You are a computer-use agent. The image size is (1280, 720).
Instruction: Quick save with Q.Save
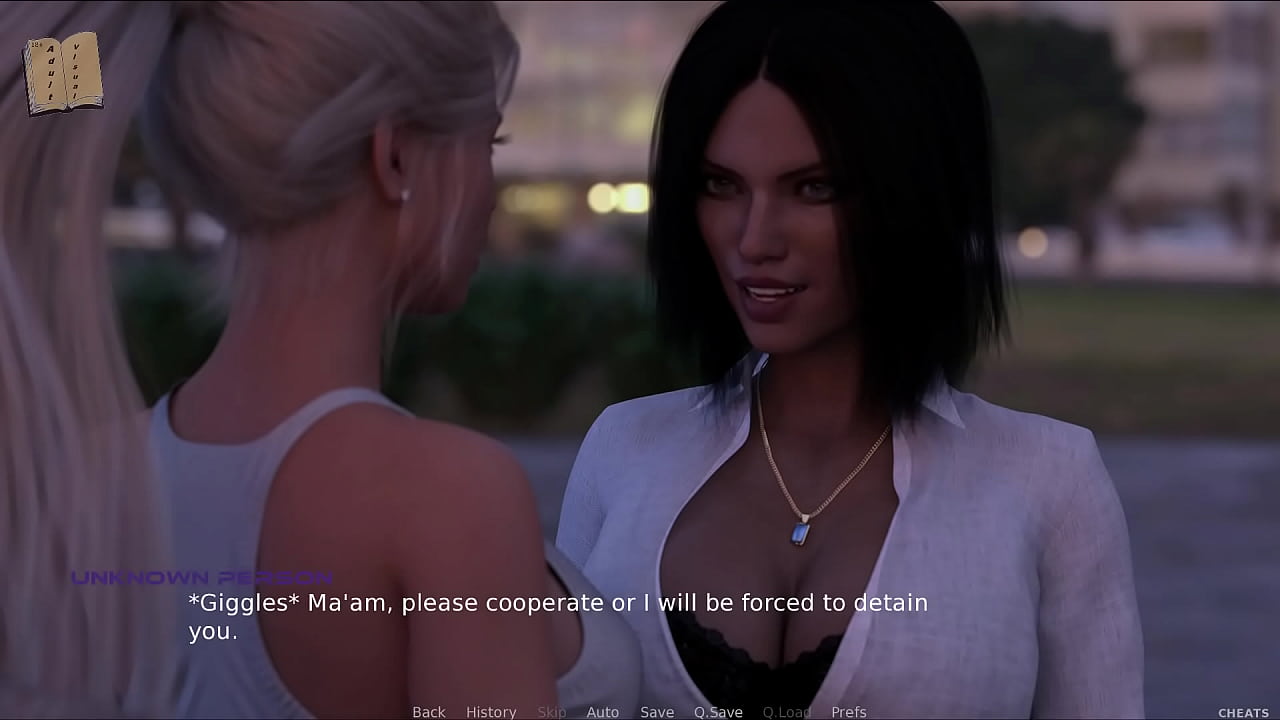click(718, 712)
